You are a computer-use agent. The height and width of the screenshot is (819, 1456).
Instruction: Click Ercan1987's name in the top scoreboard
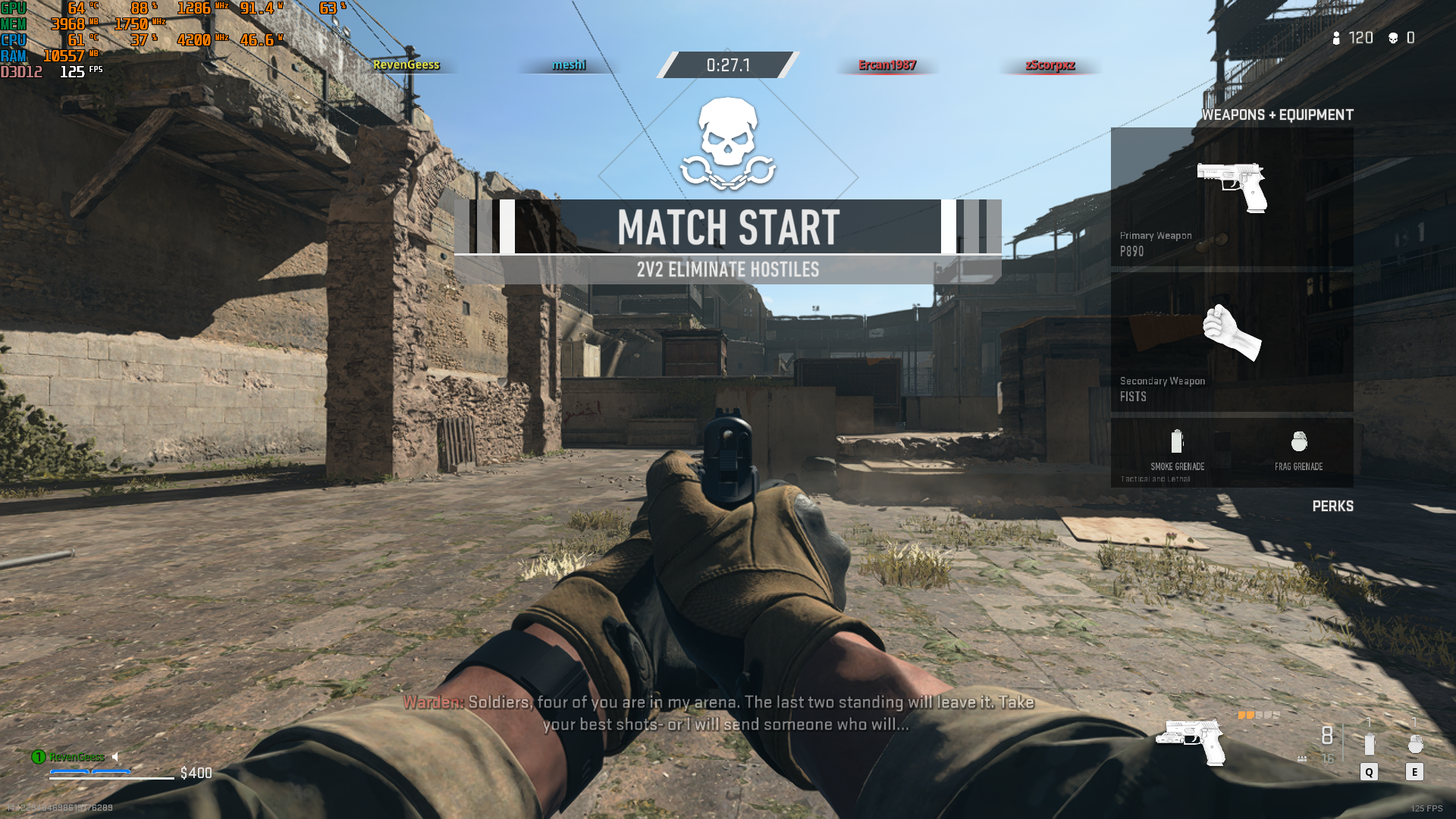coord(886,65)
